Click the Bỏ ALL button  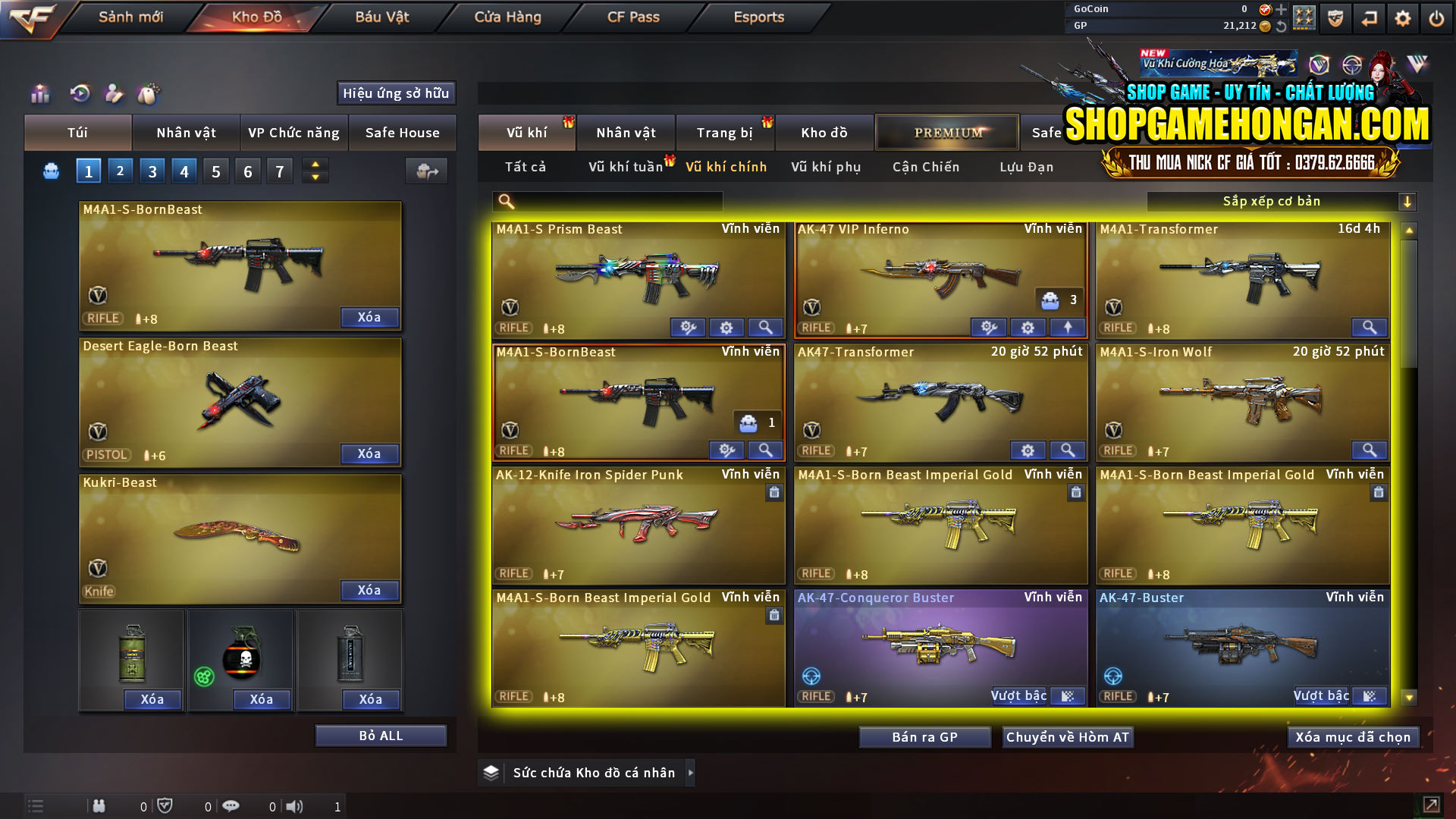tap(380, 735)
